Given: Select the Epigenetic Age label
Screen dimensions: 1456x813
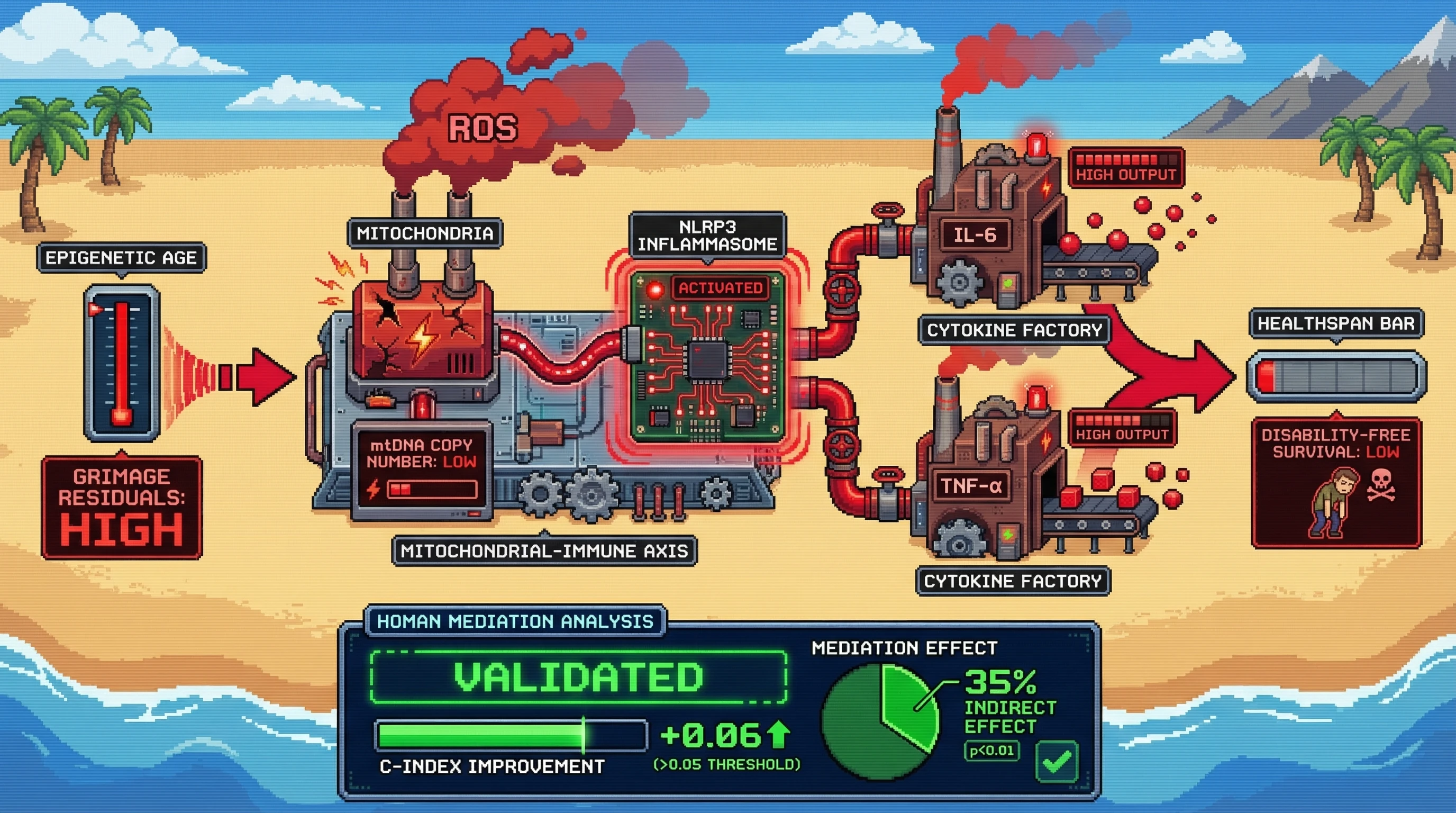Looking at the screenshot, I should [x=121, y=258].
